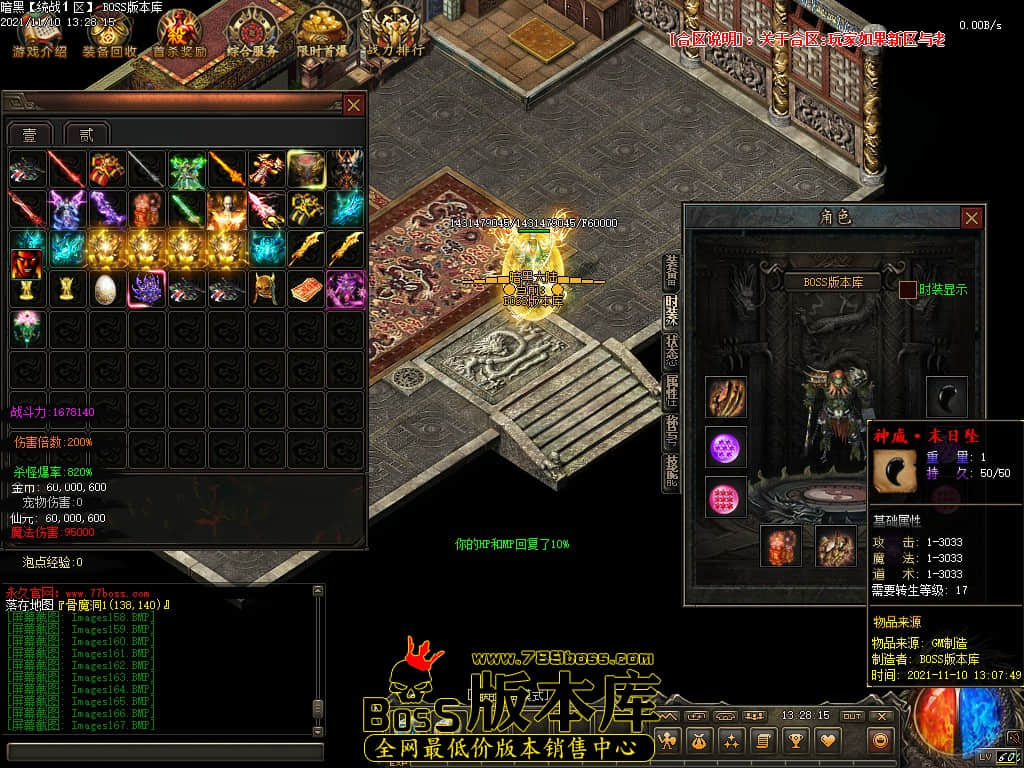1024x768 pixels.
Task: Select the red demon face item
Action: [27, 264]
